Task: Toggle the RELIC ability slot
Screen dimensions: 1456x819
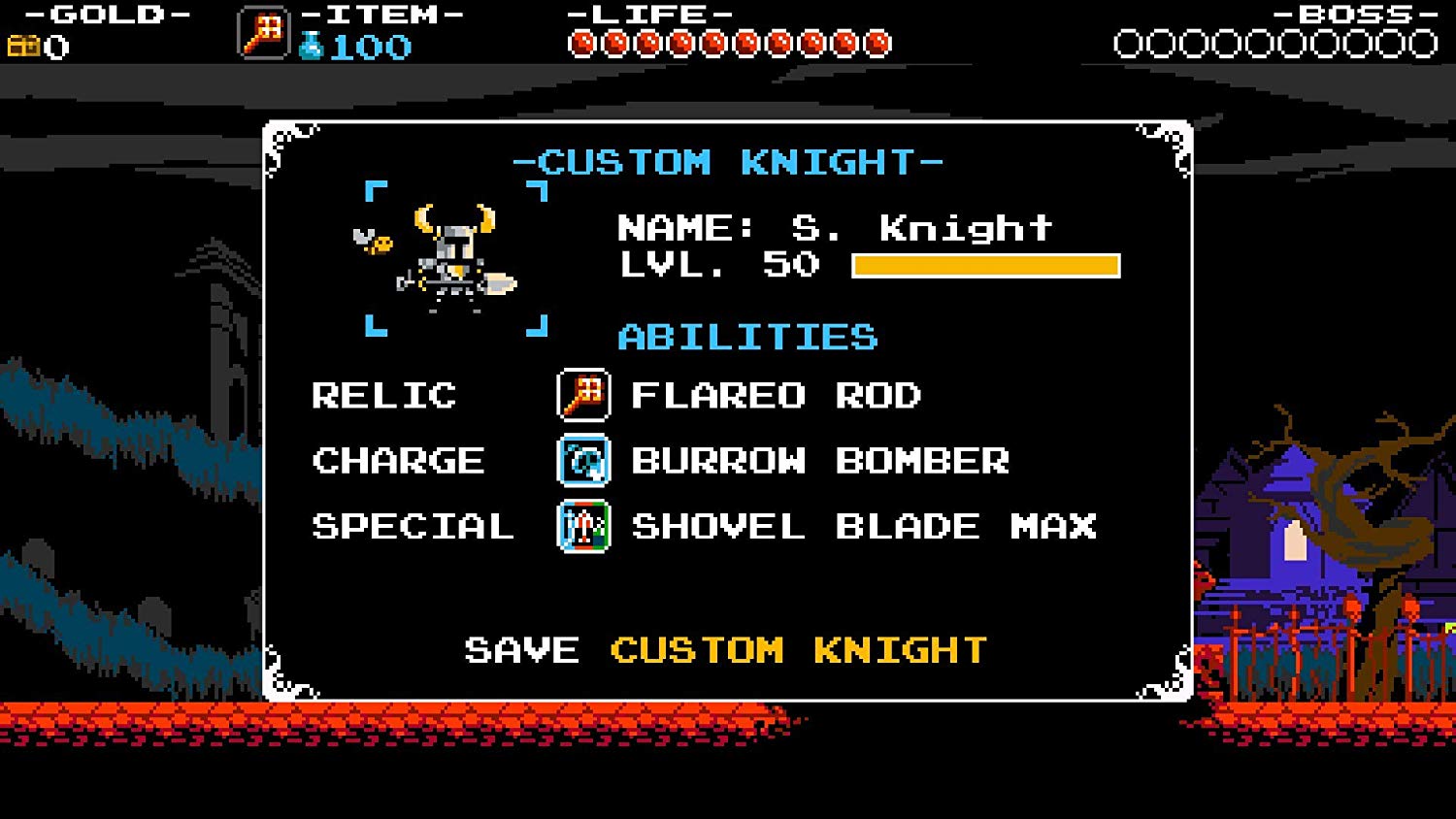Action: pos(383,396)
